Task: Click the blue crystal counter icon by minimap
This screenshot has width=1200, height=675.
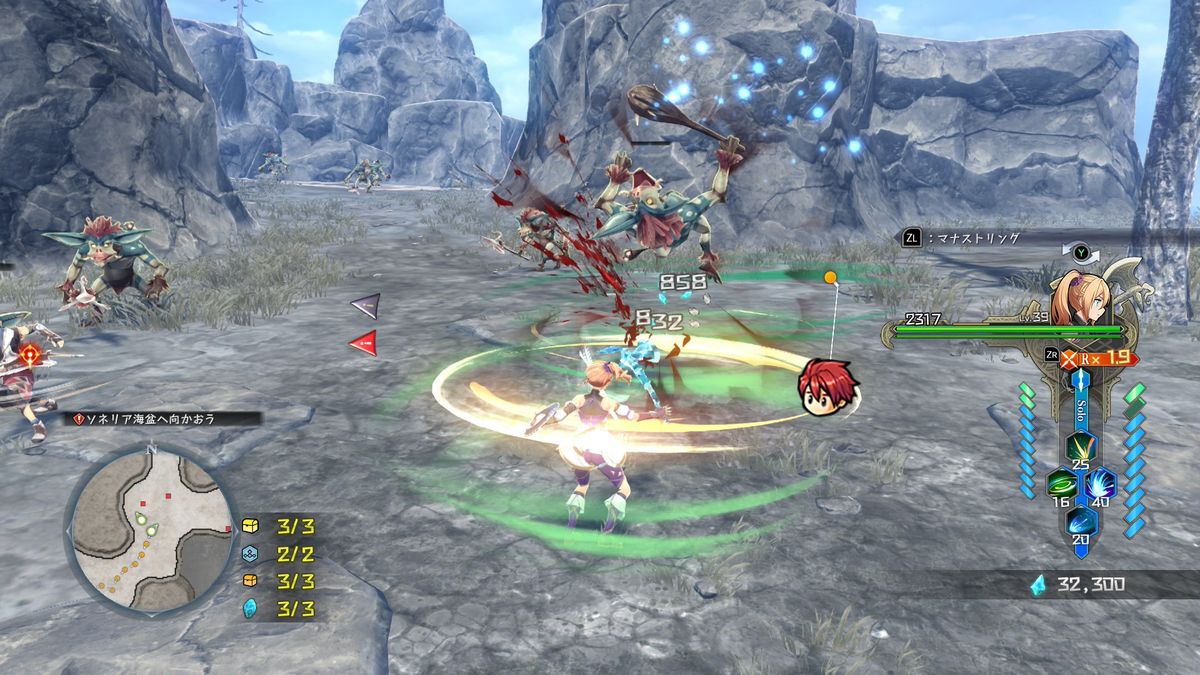Action: coord(251,607)
